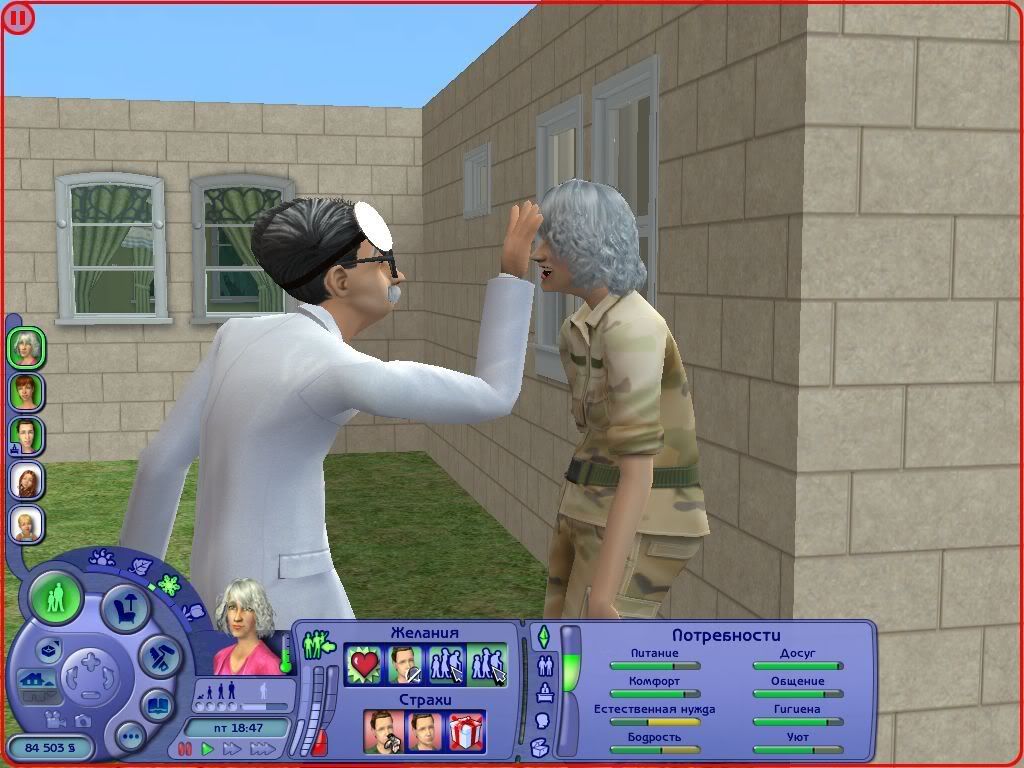Open the inventory tab with the open box icon

[540, 746]
